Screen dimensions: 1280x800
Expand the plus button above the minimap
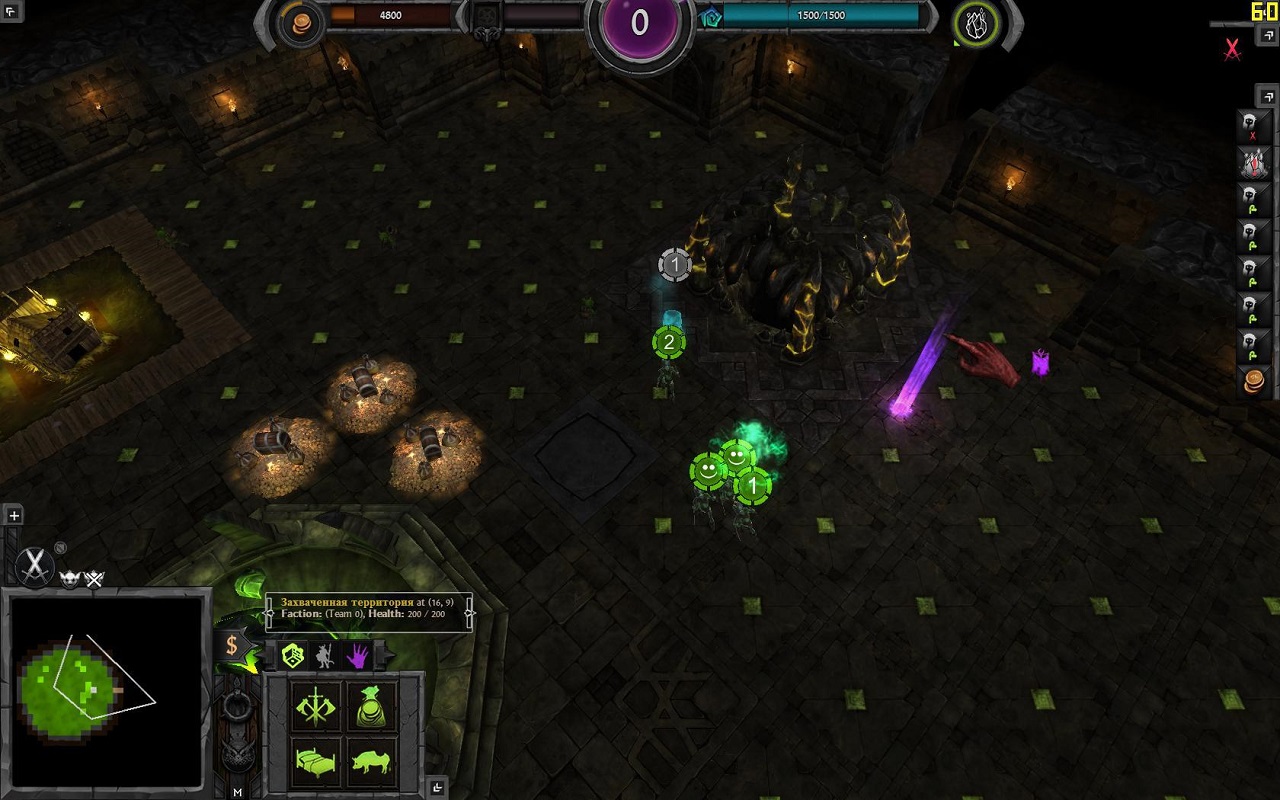(14, 516)
